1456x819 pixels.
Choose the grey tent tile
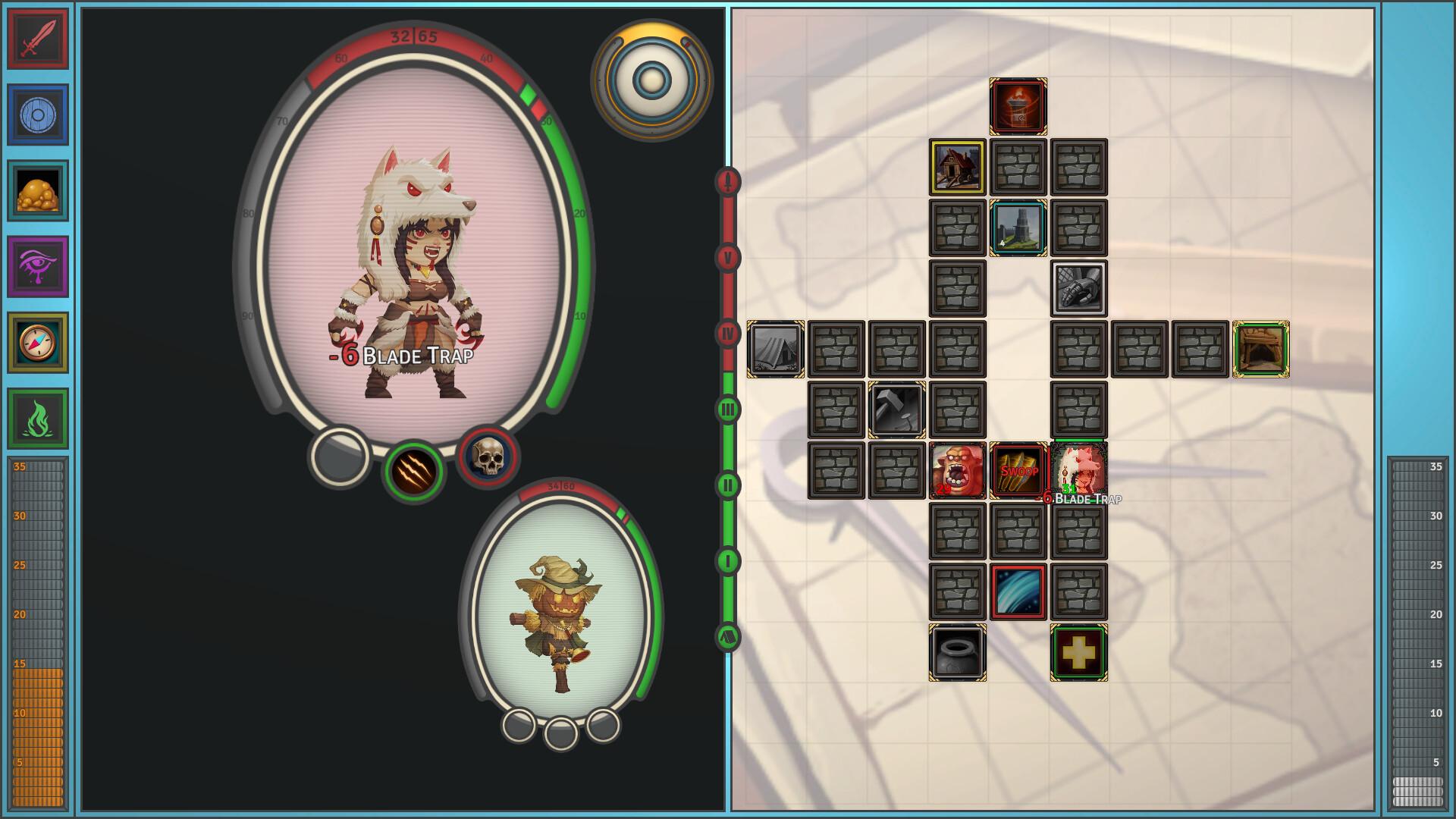tap(776, 350)
